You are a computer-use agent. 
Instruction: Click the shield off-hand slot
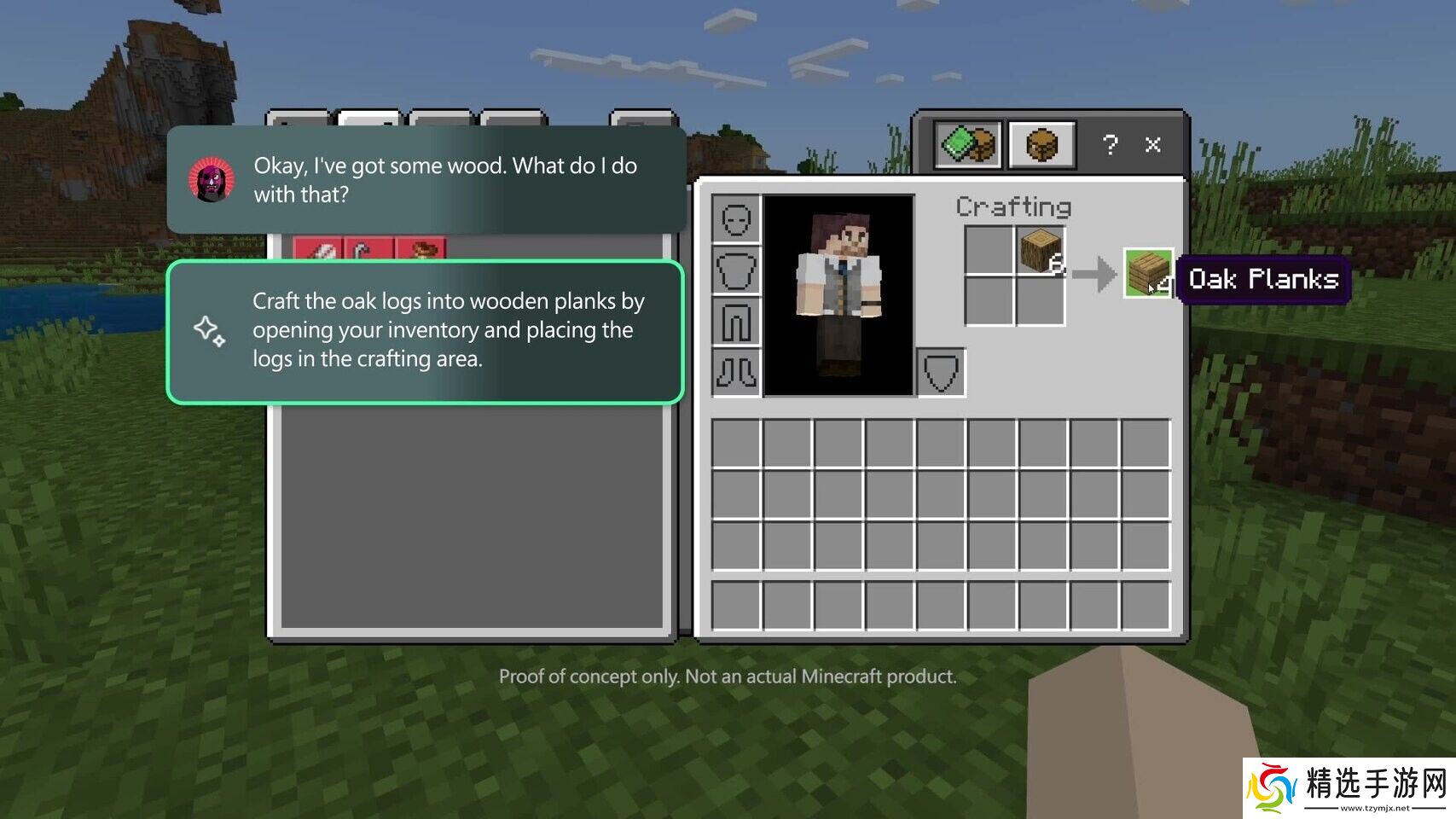click(941, 372)
